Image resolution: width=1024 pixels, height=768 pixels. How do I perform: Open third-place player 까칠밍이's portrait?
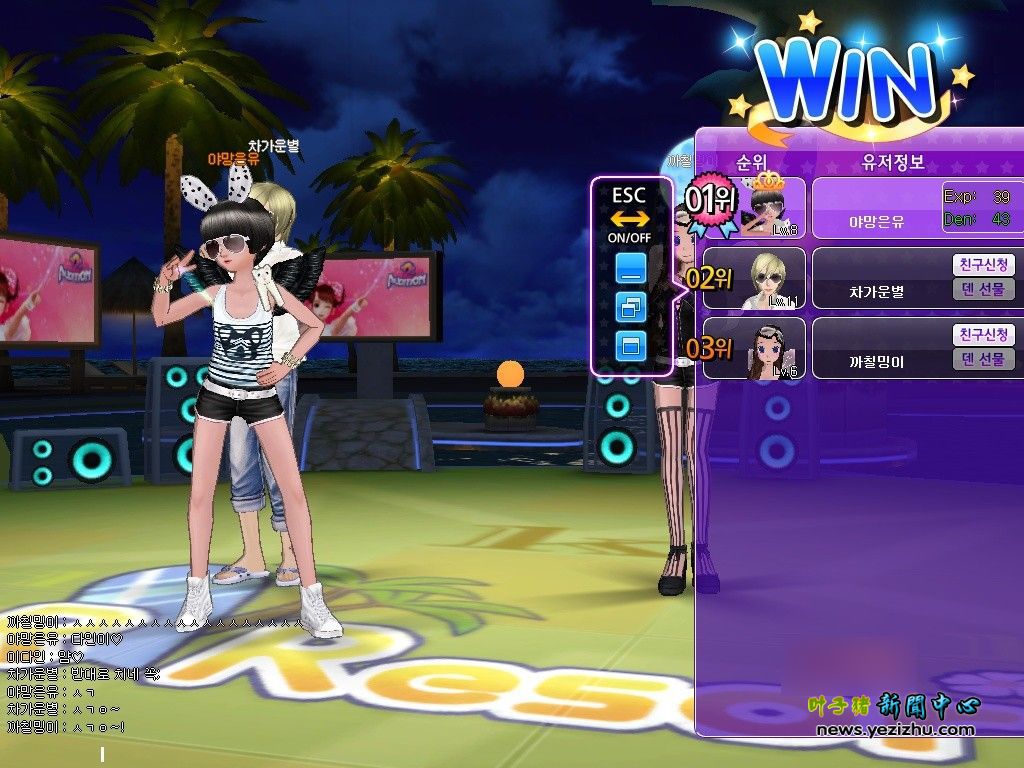click(x=767, y=349)
